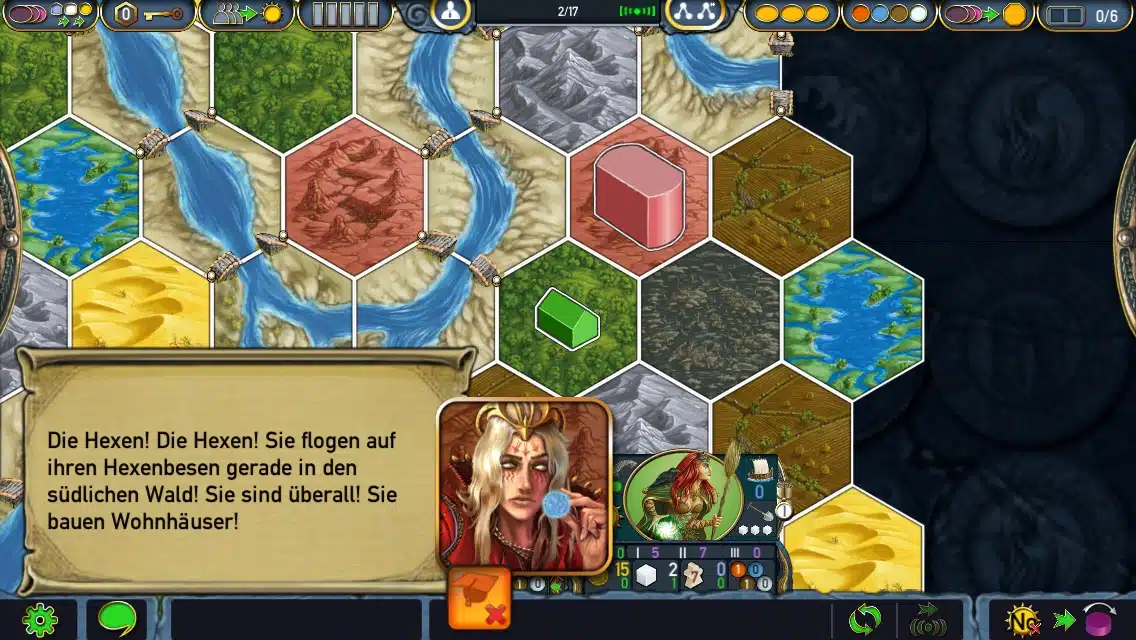Open the green chat bubble
The image size is (1136, 640).
[117, 620]
